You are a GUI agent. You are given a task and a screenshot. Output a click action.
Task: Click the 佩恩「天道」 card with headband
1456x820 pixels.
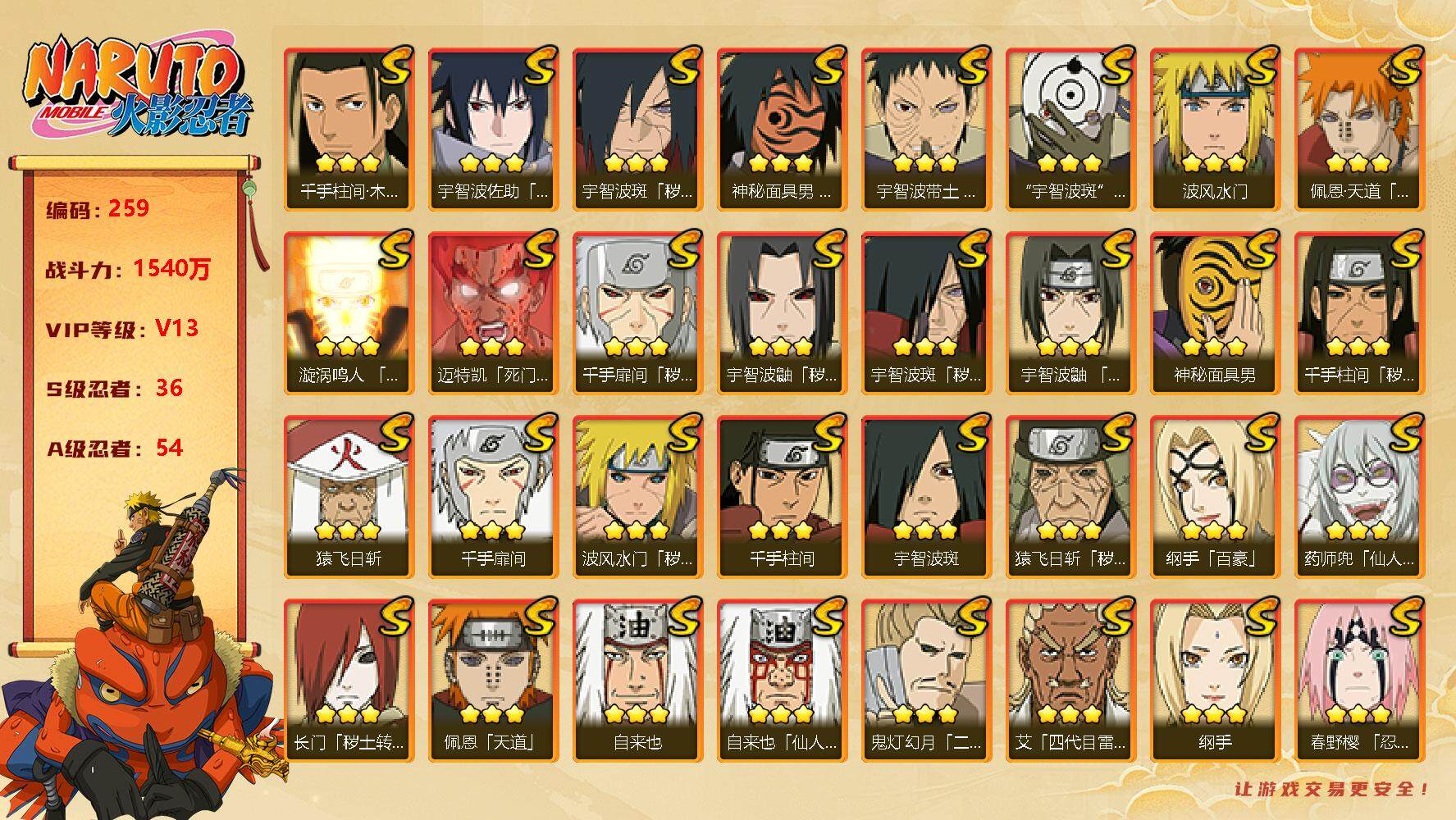(492, 680)
